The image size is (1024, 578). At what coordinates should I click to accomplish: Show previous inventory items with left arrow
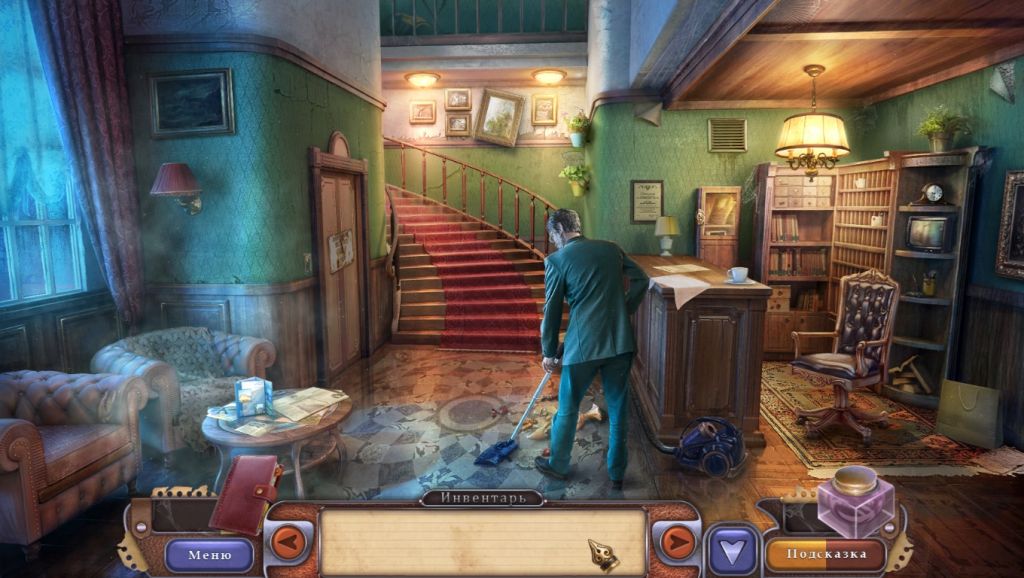[x=289, y=543]
